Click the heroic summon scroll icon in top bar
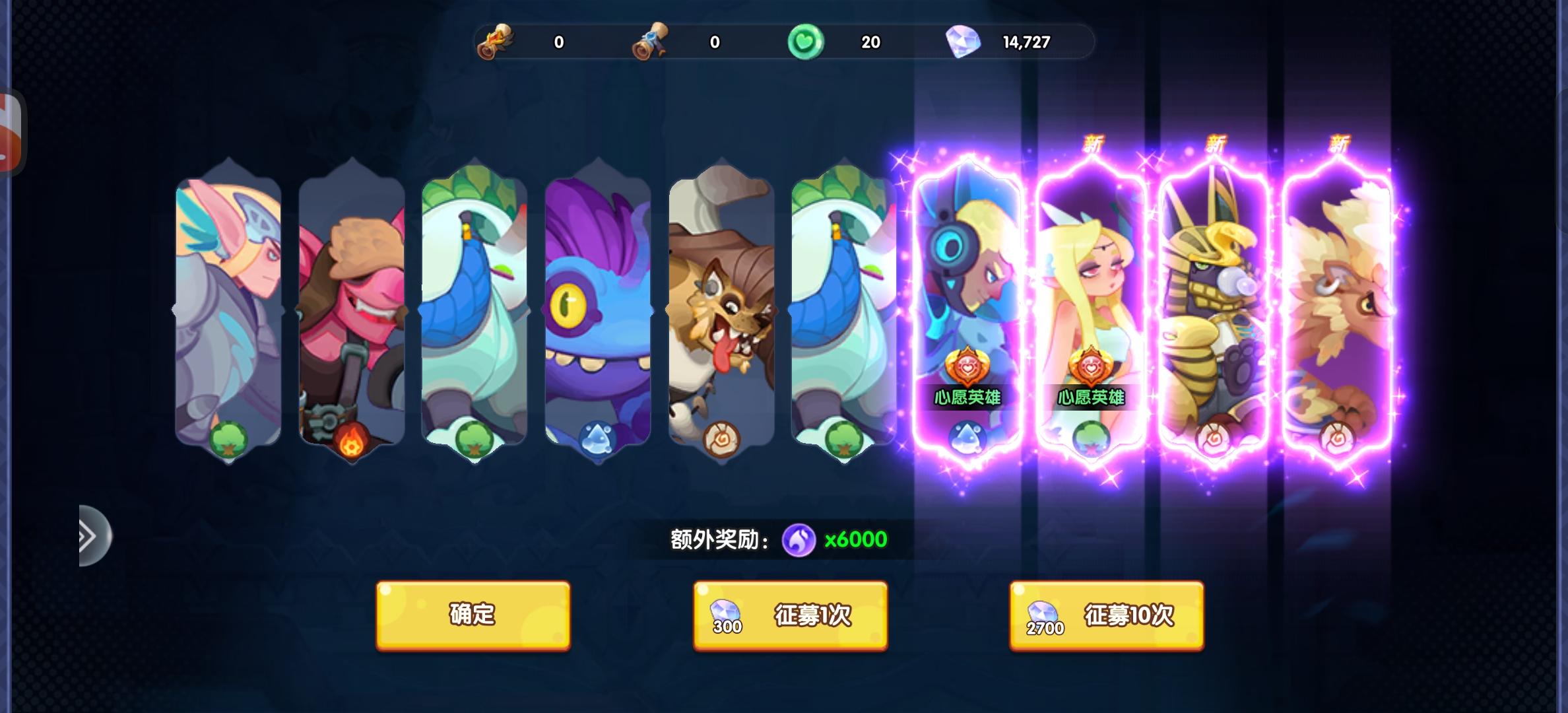The image size is (1568, 713). (x=497, y=41)
